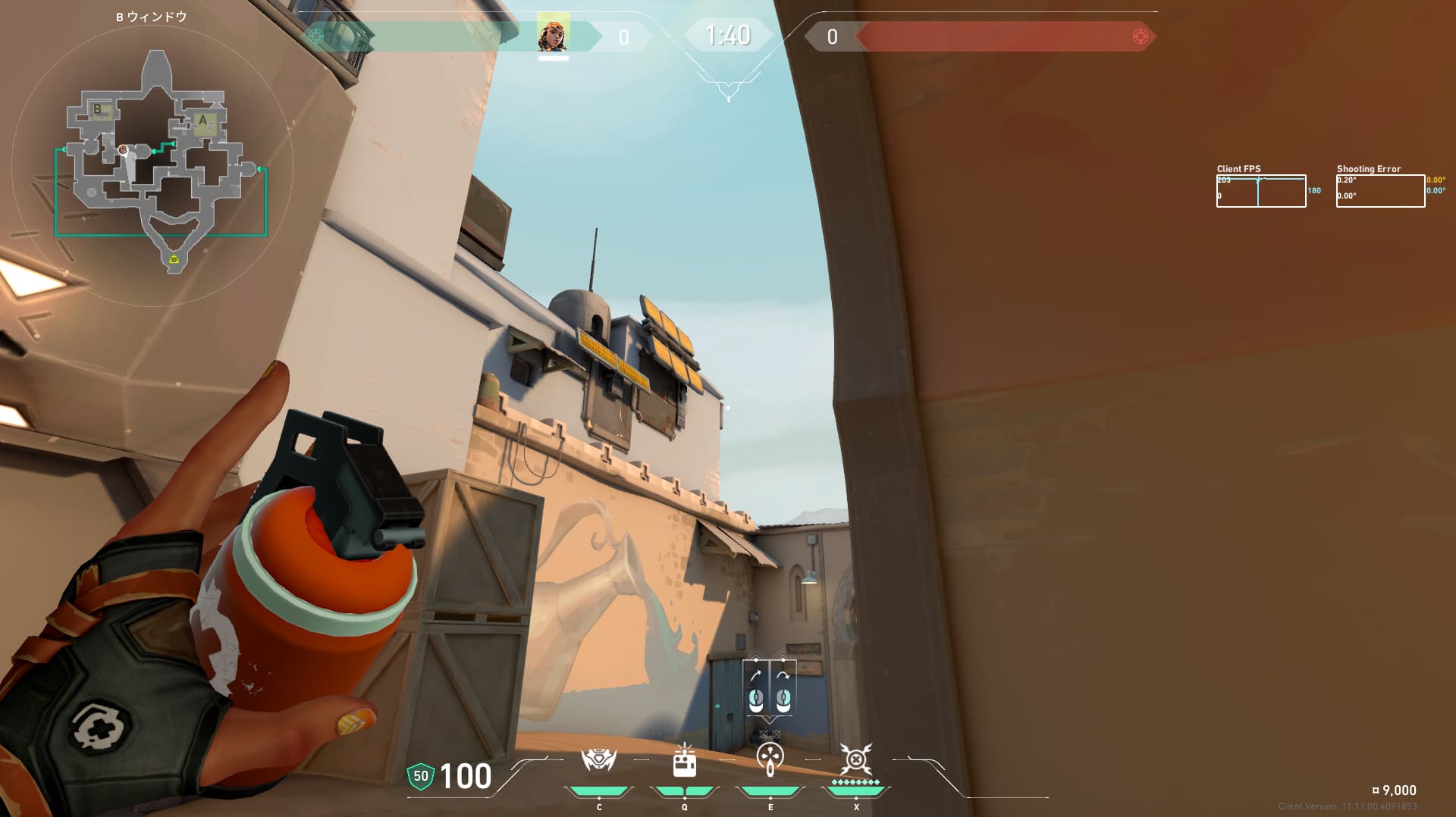Click the yellow spike marker on minimap
1456x817 pixels.
tap(174, 260)
